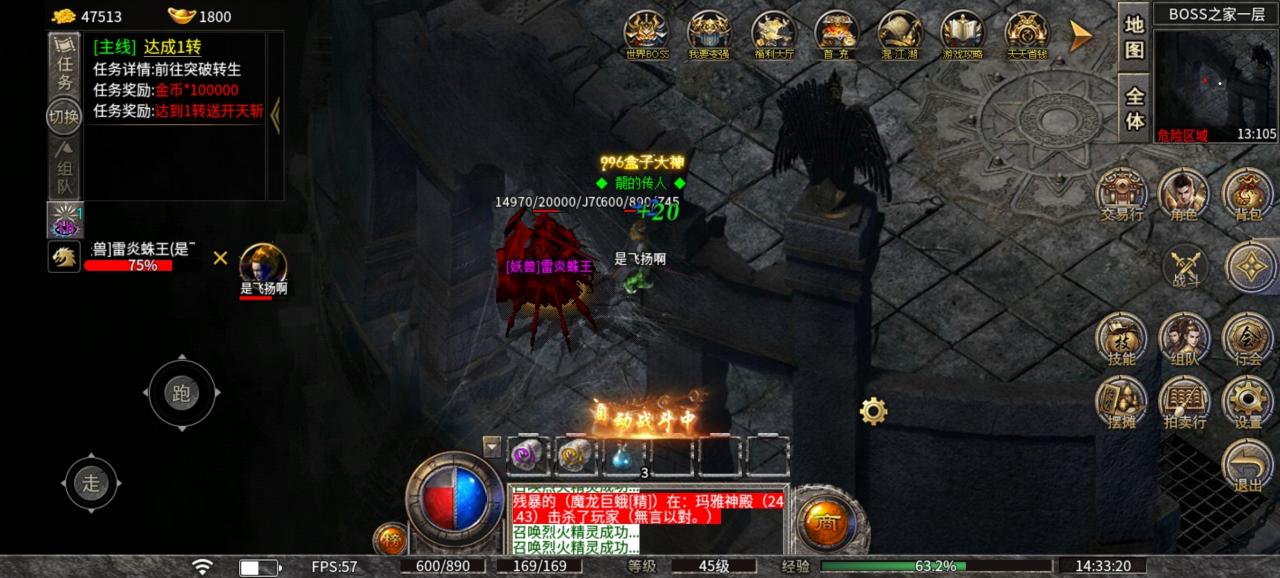The width and height of the screenshot is (1280, 578).
Task: Open the 背包 bag inventory
Action: 1248,192
